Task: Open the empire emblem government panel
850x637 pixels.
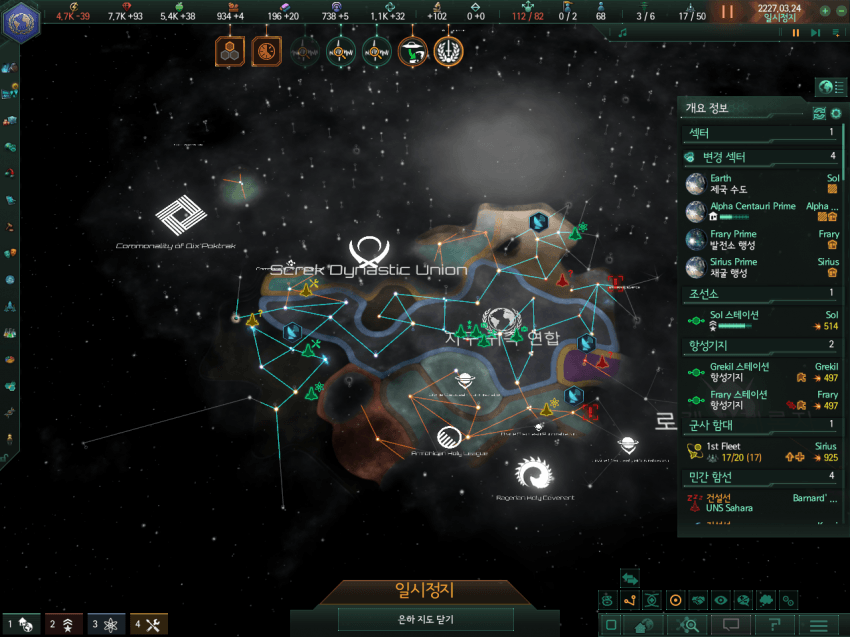Action: [19, 23]
